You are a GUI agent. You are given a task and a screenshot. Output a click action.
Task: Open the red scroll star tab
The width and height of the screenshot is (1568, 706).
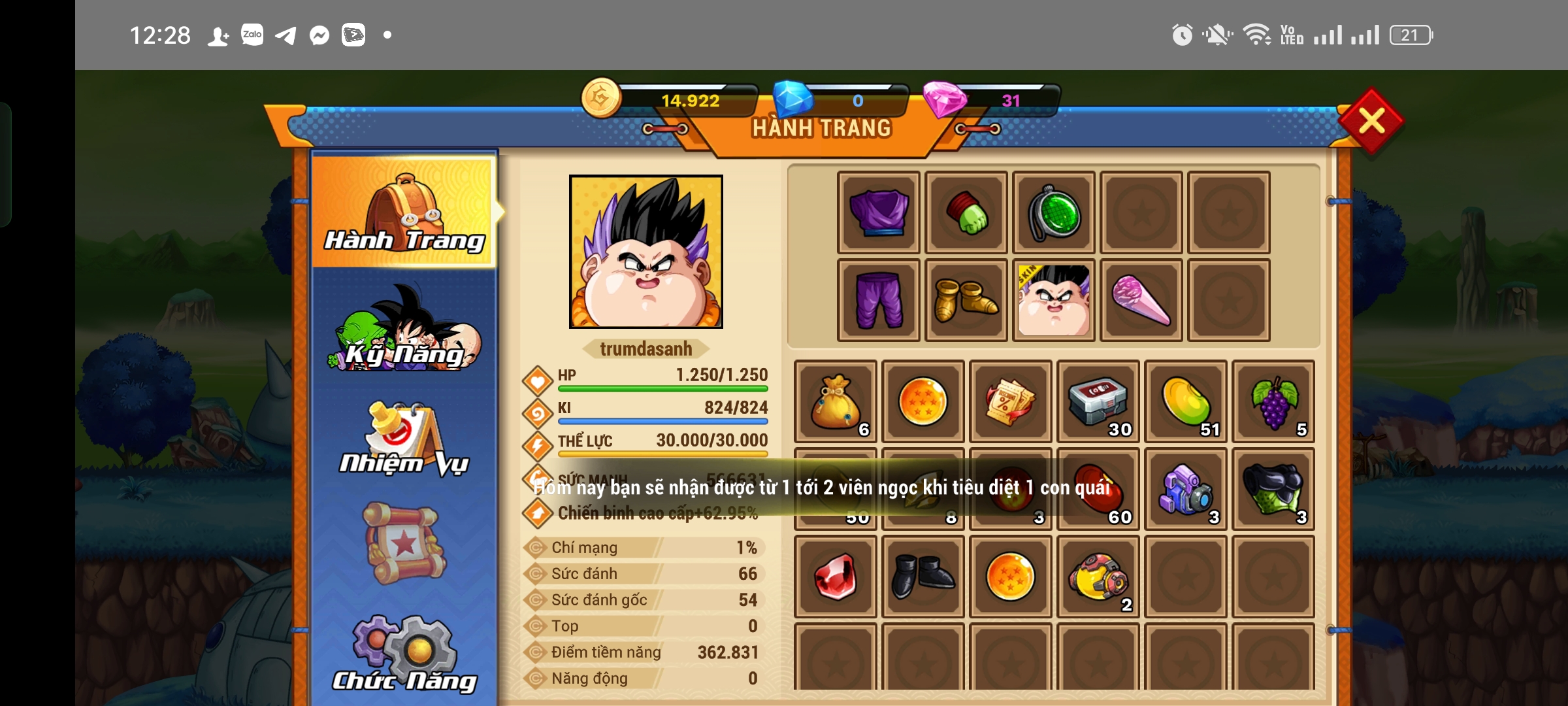(x=405, y=543)
